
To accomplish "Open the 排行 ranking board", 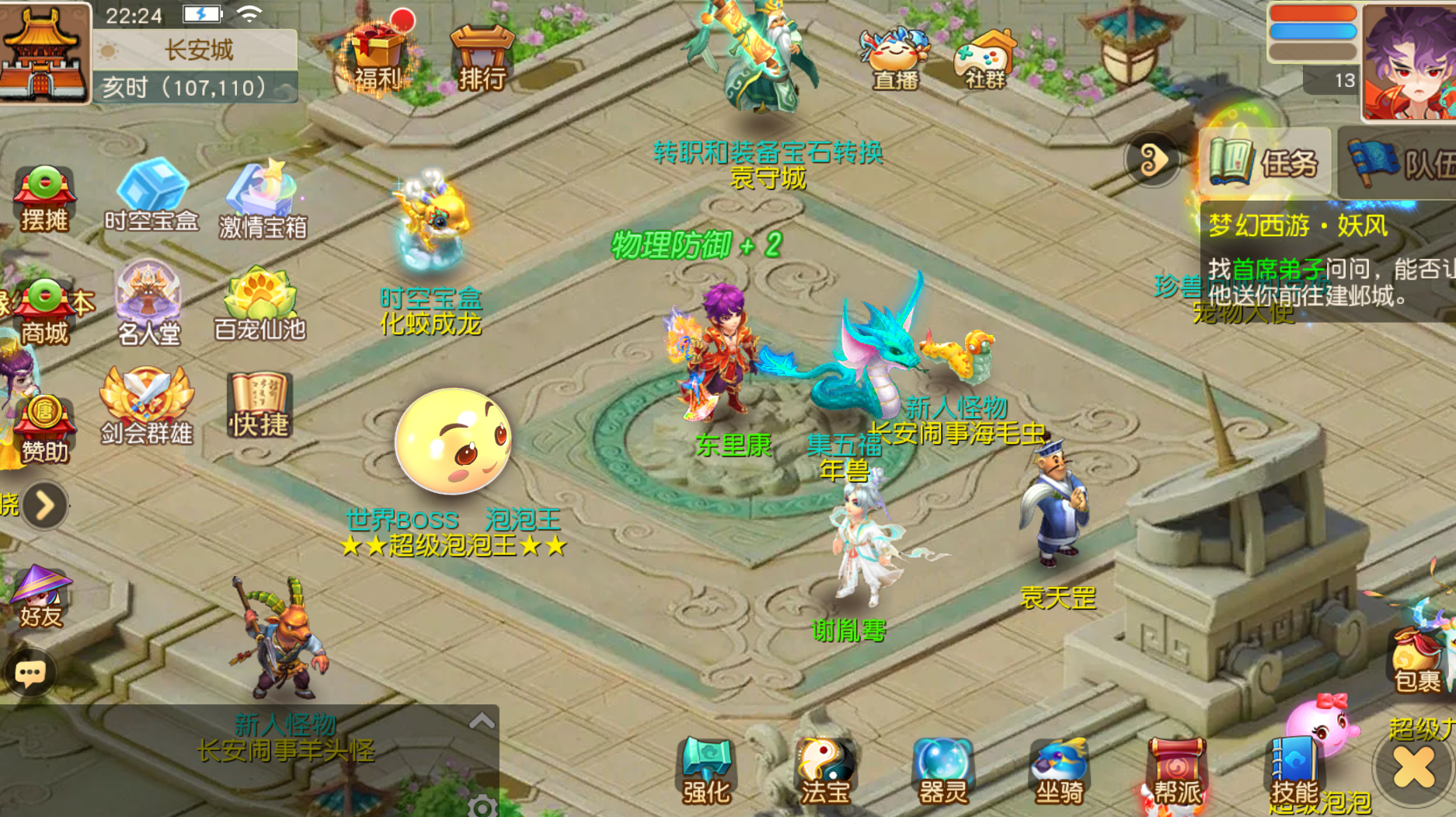I will click(x=482, y=58).
